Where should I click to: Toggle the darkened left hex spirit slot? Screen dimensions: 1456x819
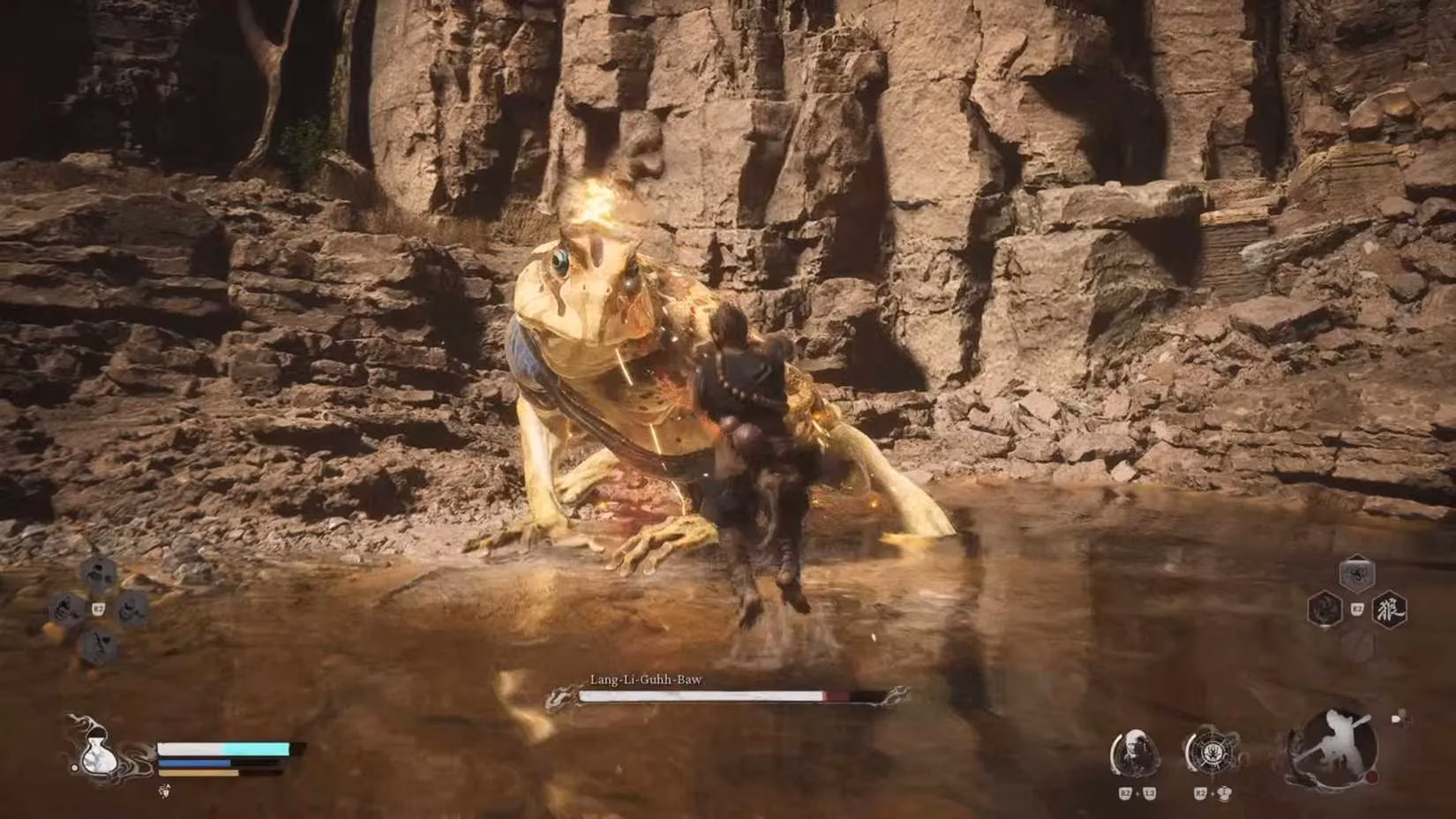1325,609
